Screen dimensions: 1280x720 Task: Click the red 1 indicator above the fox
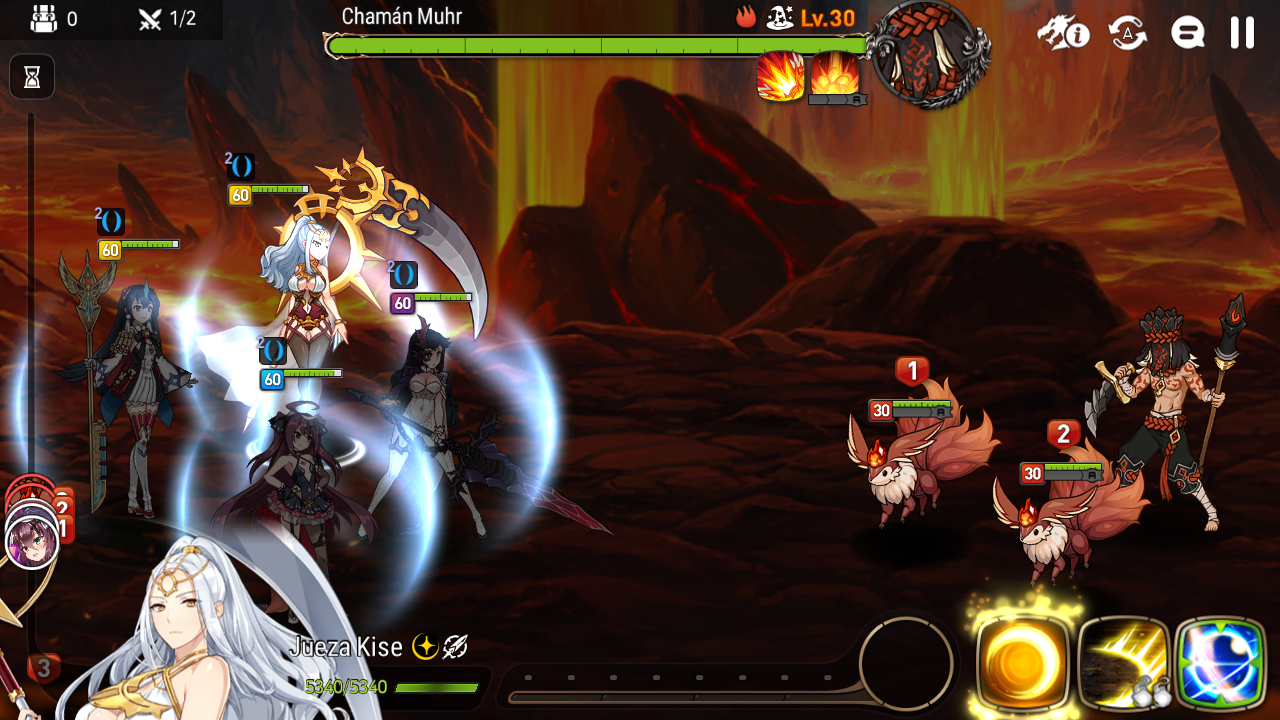pos(913,370)
